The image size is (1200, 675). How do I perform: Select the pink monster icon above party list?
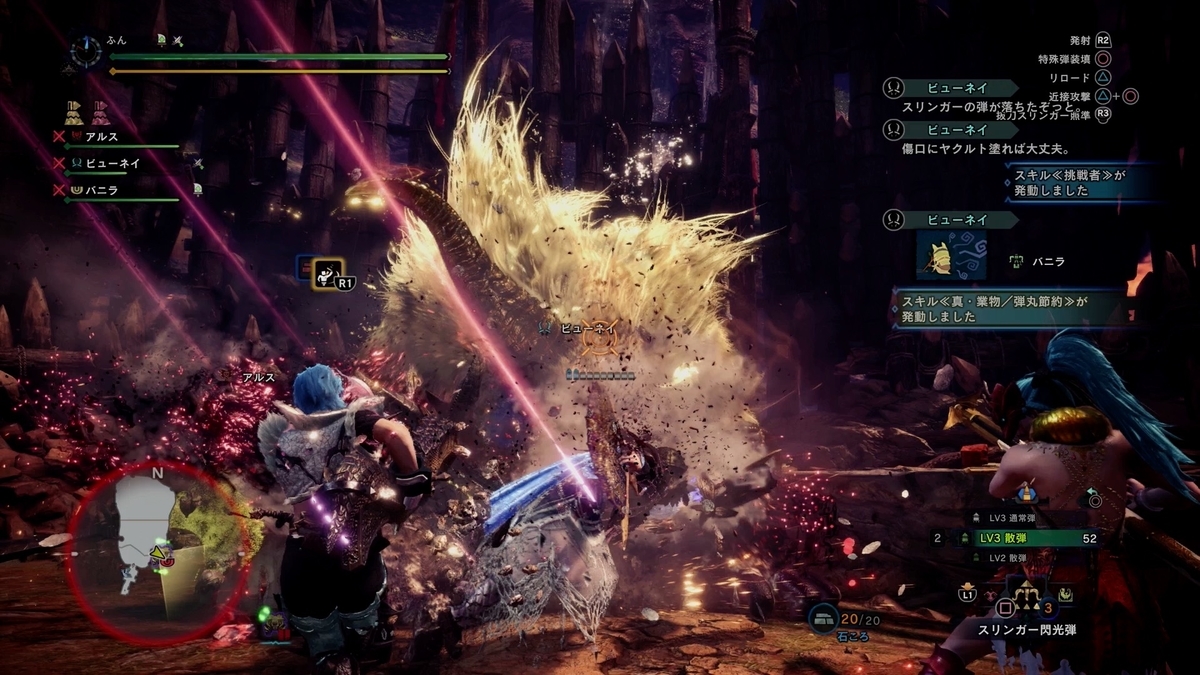point(99,109)
